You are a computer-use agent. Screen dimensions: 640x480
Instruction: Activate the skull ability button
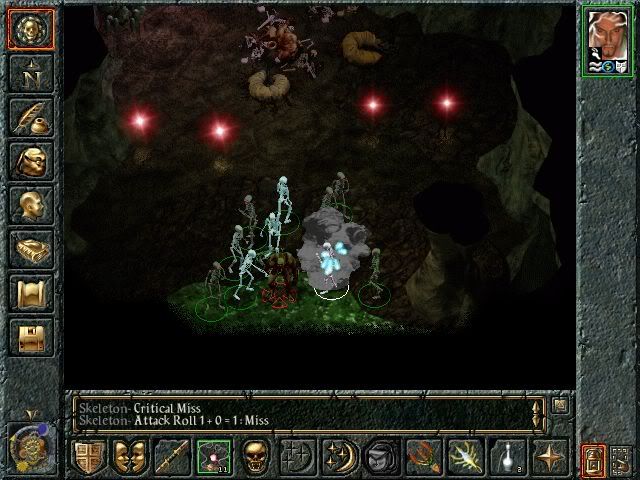point(255,456)
